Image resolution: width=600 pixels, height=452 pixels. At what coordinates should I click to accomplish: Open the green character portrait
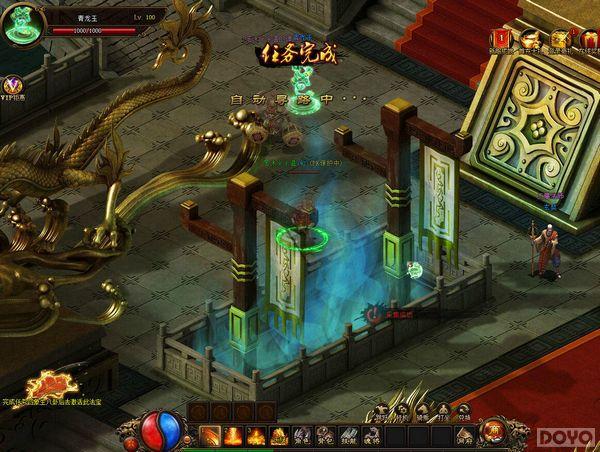21,27
